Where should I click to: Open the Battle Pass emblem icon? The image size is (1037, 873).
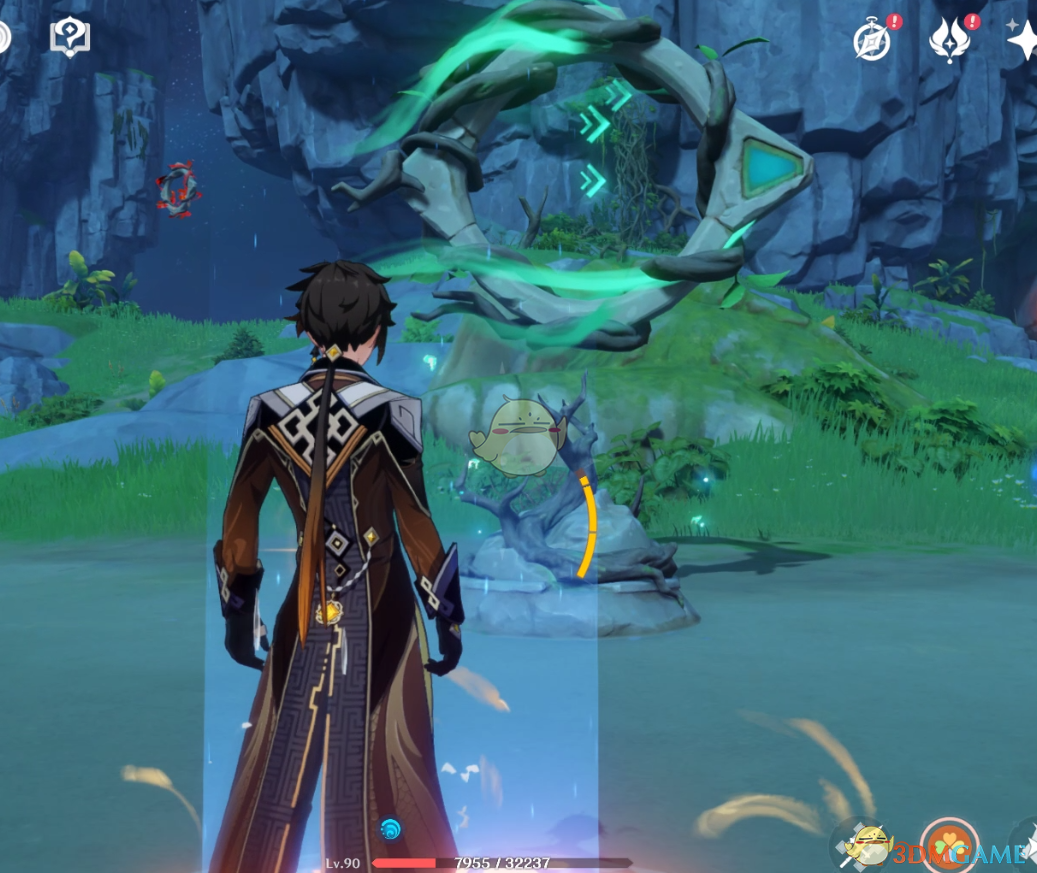pyautogui.click(x=948, y=40)
